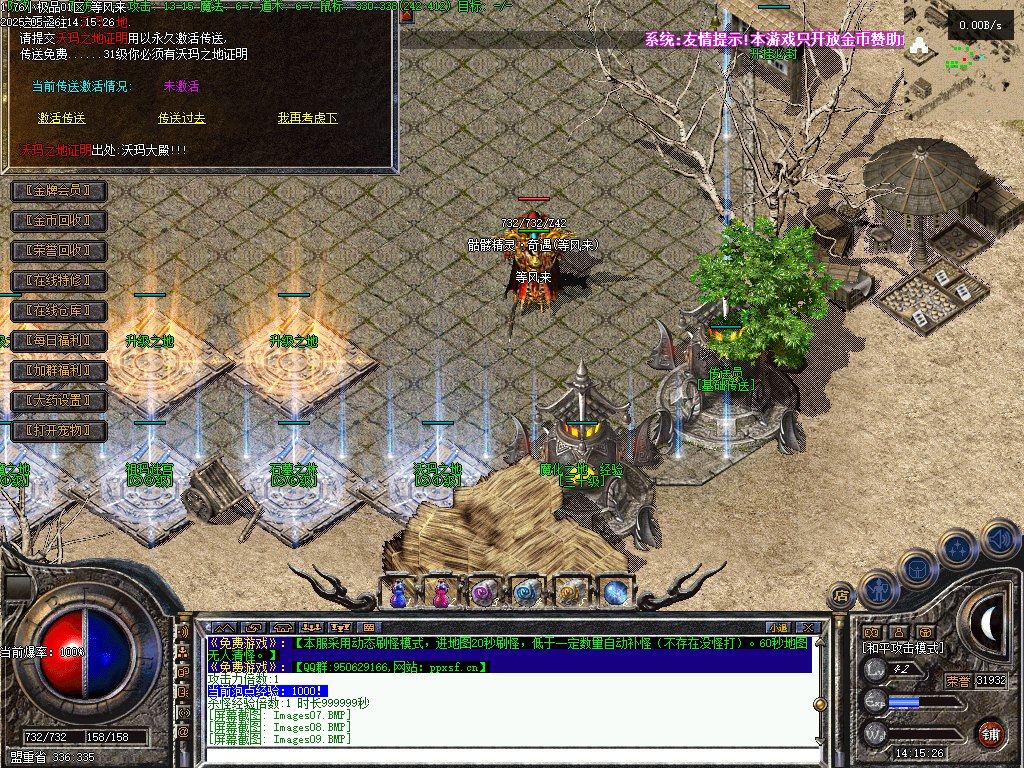
Task: Click the 小退 logout button above chat
Action: pos(778,627)
